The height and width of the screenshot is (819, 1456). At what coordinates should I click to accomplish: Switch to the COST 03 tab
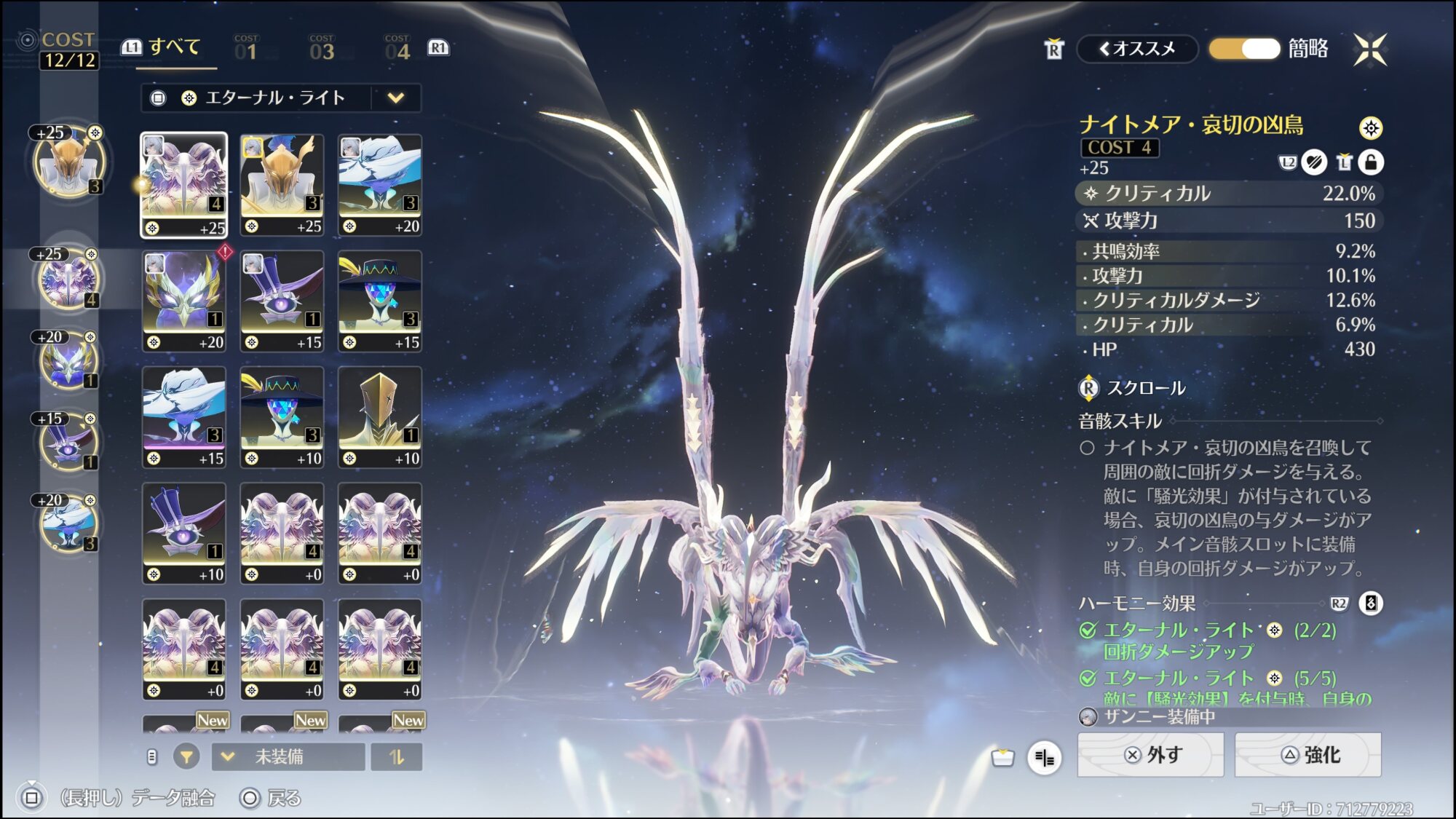(321, 48)
